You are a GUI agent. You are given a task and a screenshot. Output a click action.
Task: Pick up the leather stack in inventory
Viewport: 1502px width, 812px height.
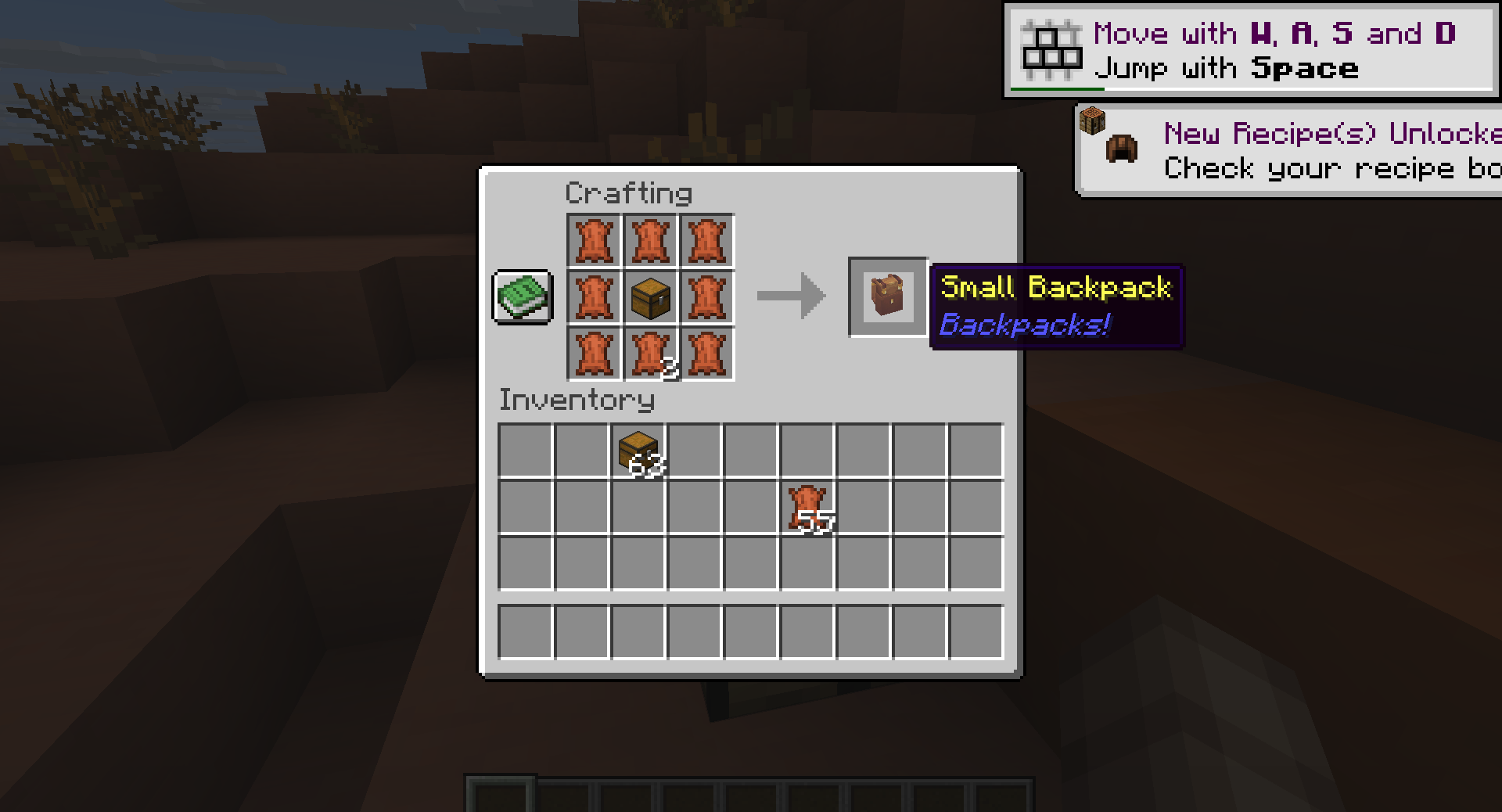point(807,508)
